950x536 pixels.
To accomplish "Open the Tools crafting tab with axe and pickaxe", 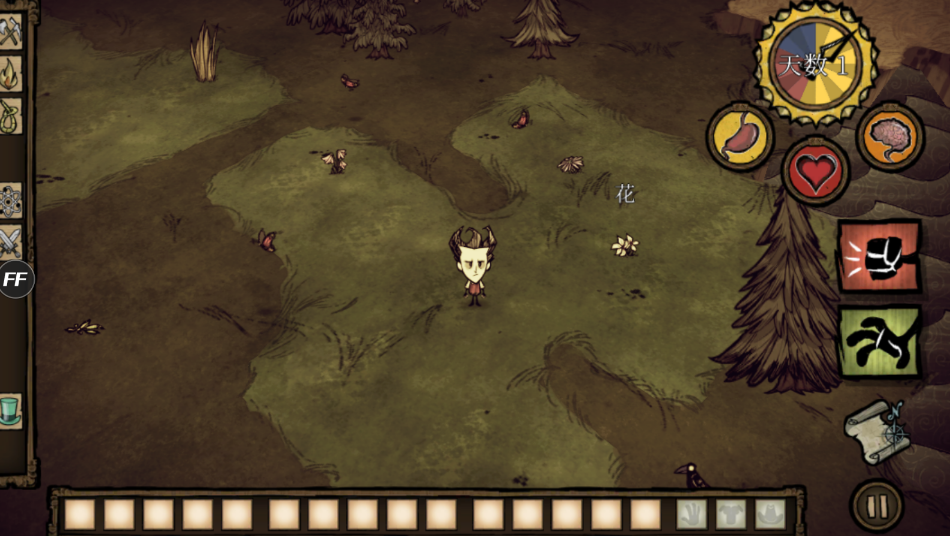I will 10,32.
